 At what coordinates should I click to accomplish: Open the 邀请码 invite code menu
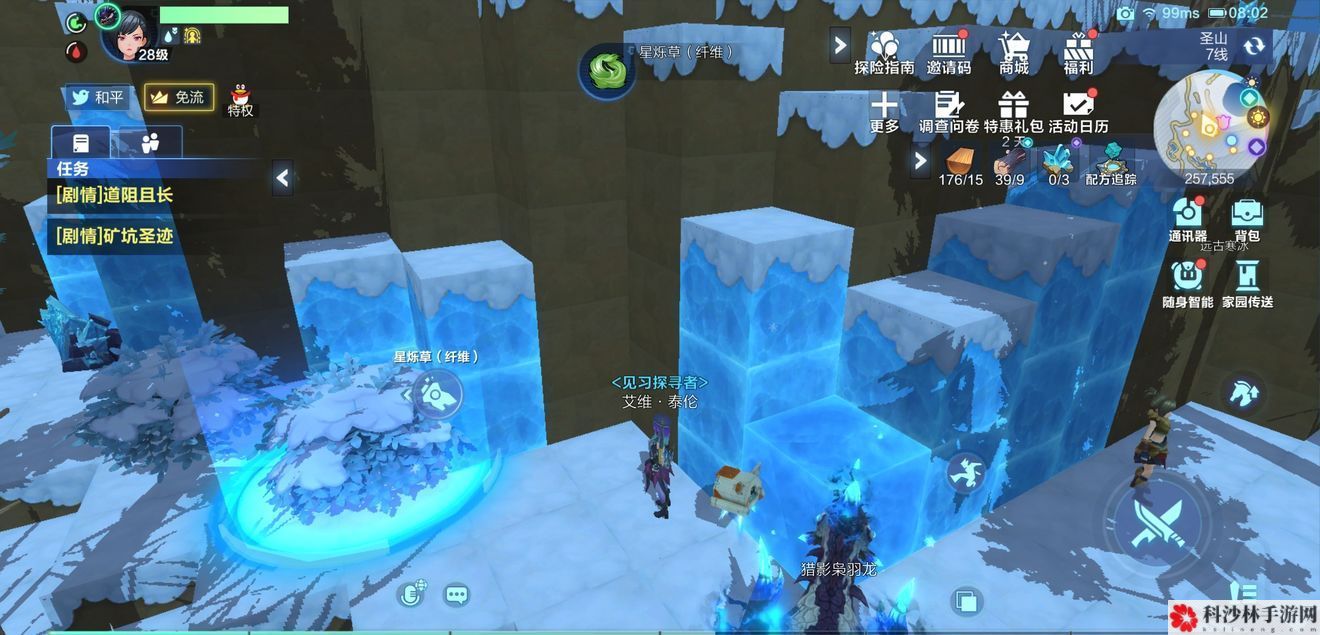click(948, 50)
